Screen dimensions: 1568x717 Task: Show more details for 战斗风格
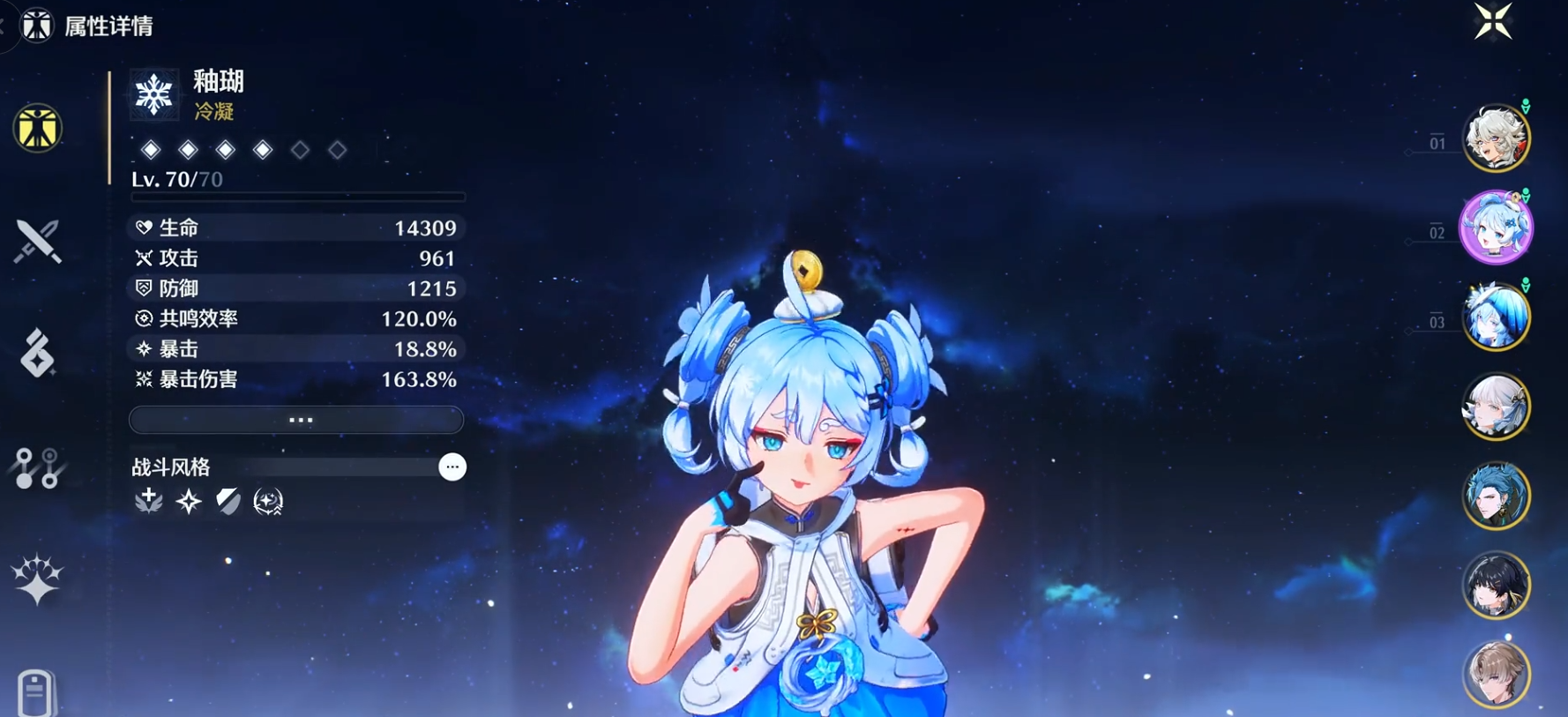point(452,467)
